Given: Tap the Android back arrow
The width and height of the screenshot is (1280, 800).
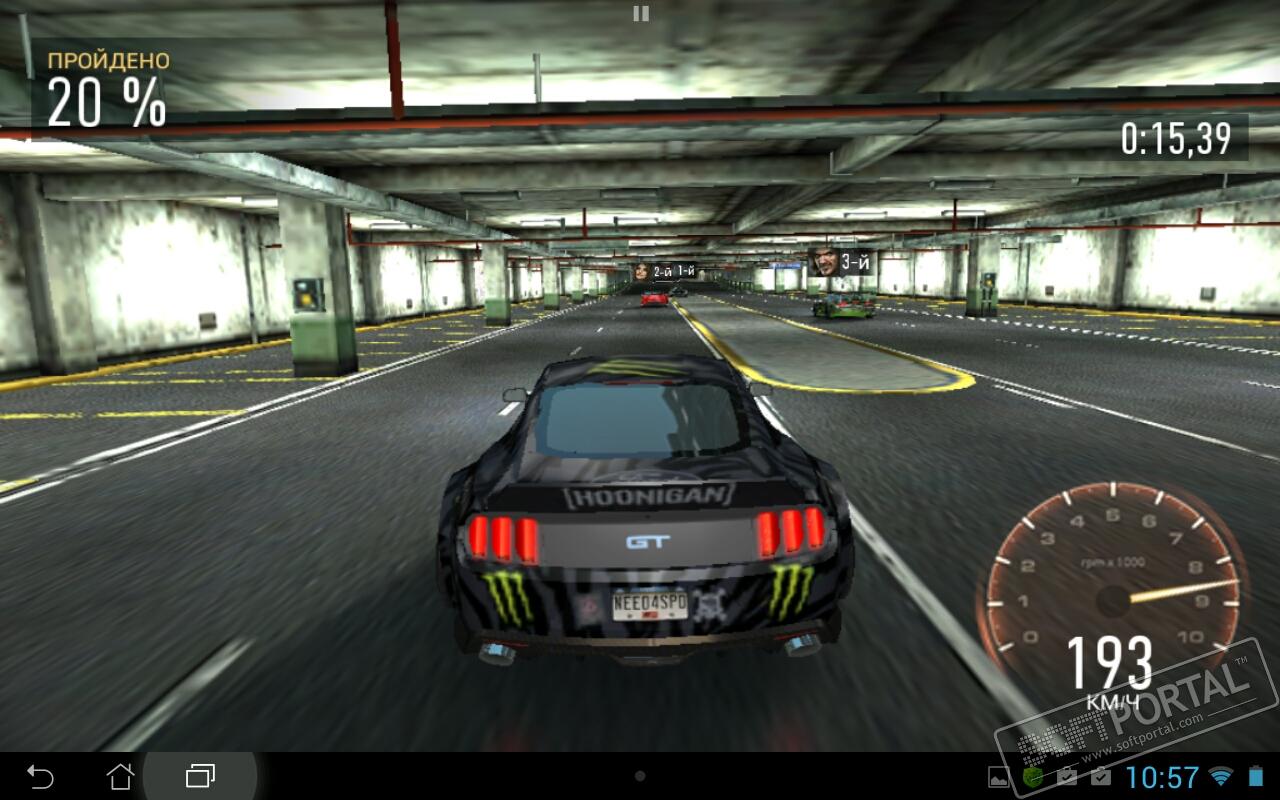Looking at the screenshot, I should 40,776.
